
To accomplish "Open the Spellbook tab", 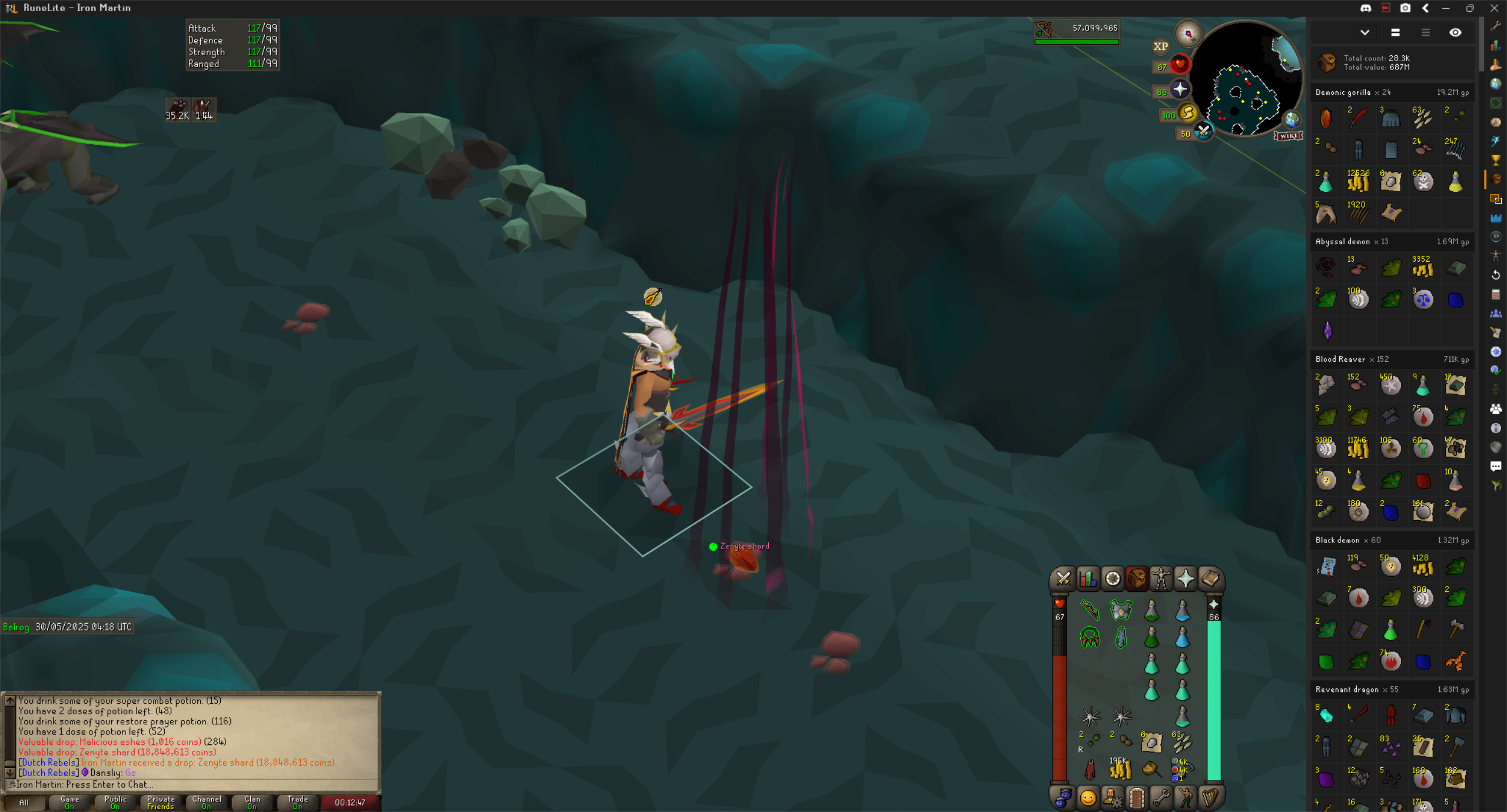I will tap(1210, 579).
